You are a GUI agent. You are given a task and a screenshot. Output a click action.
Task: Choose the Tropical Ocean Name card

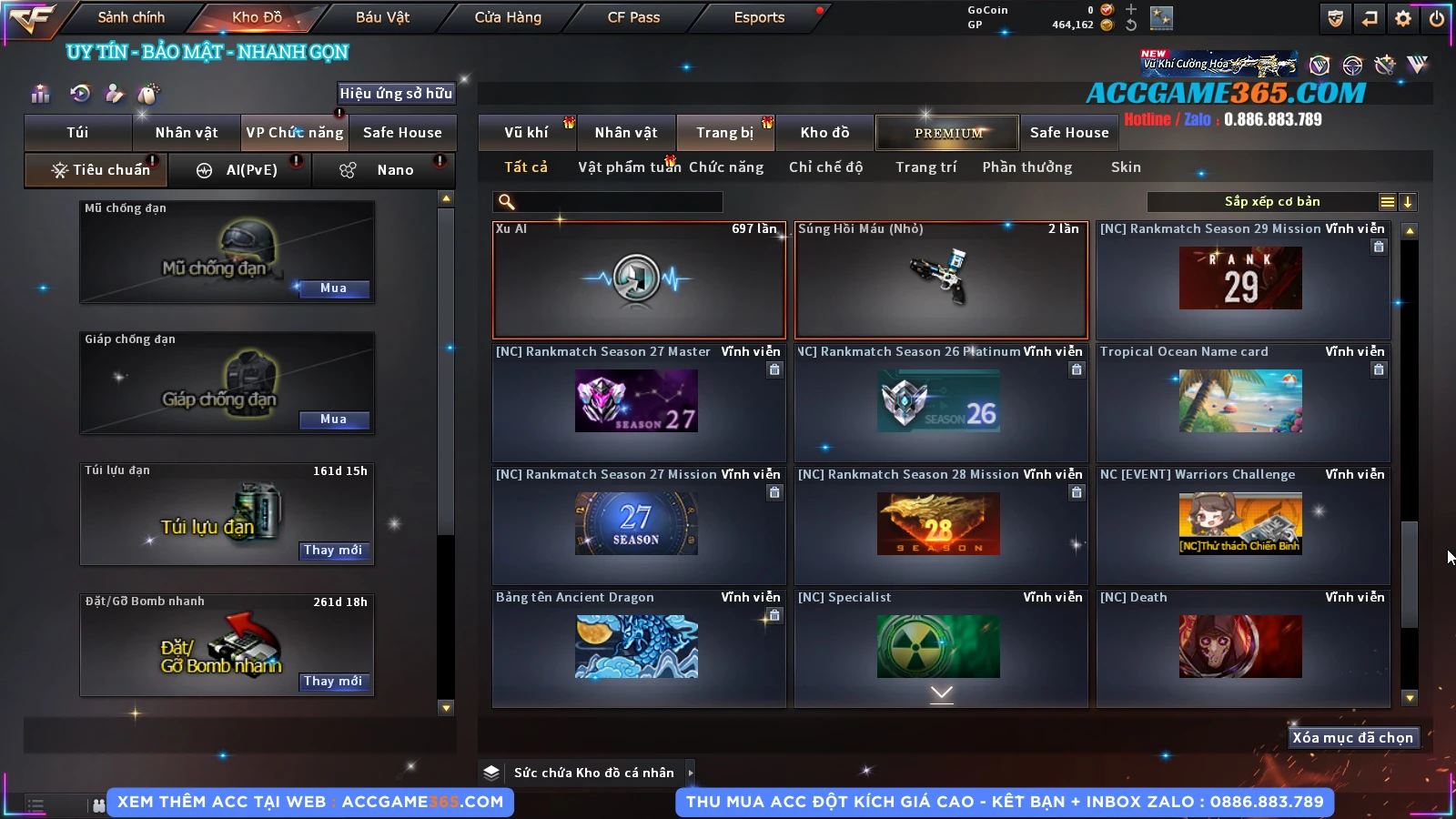tap(1242, 401)
